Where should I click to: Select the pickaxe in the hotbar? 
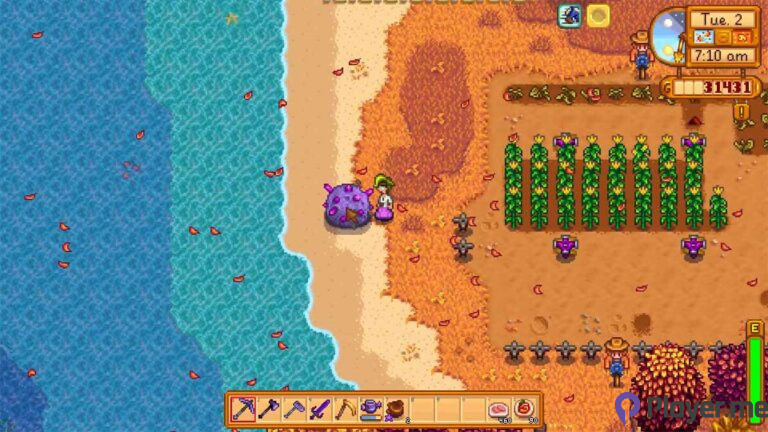(244, 409)
